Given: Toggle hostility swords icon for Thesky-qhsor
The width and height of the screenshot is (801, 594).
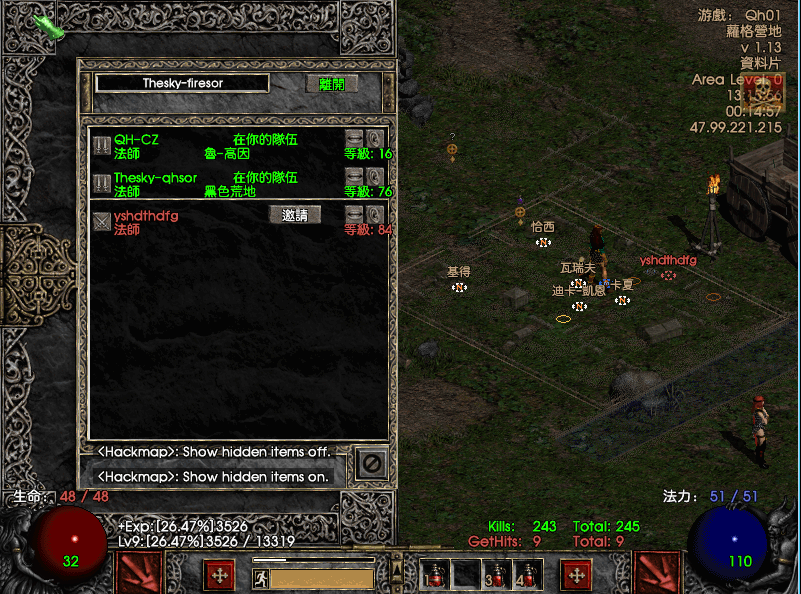Looking at the screenshot, I should coord(102,184).
